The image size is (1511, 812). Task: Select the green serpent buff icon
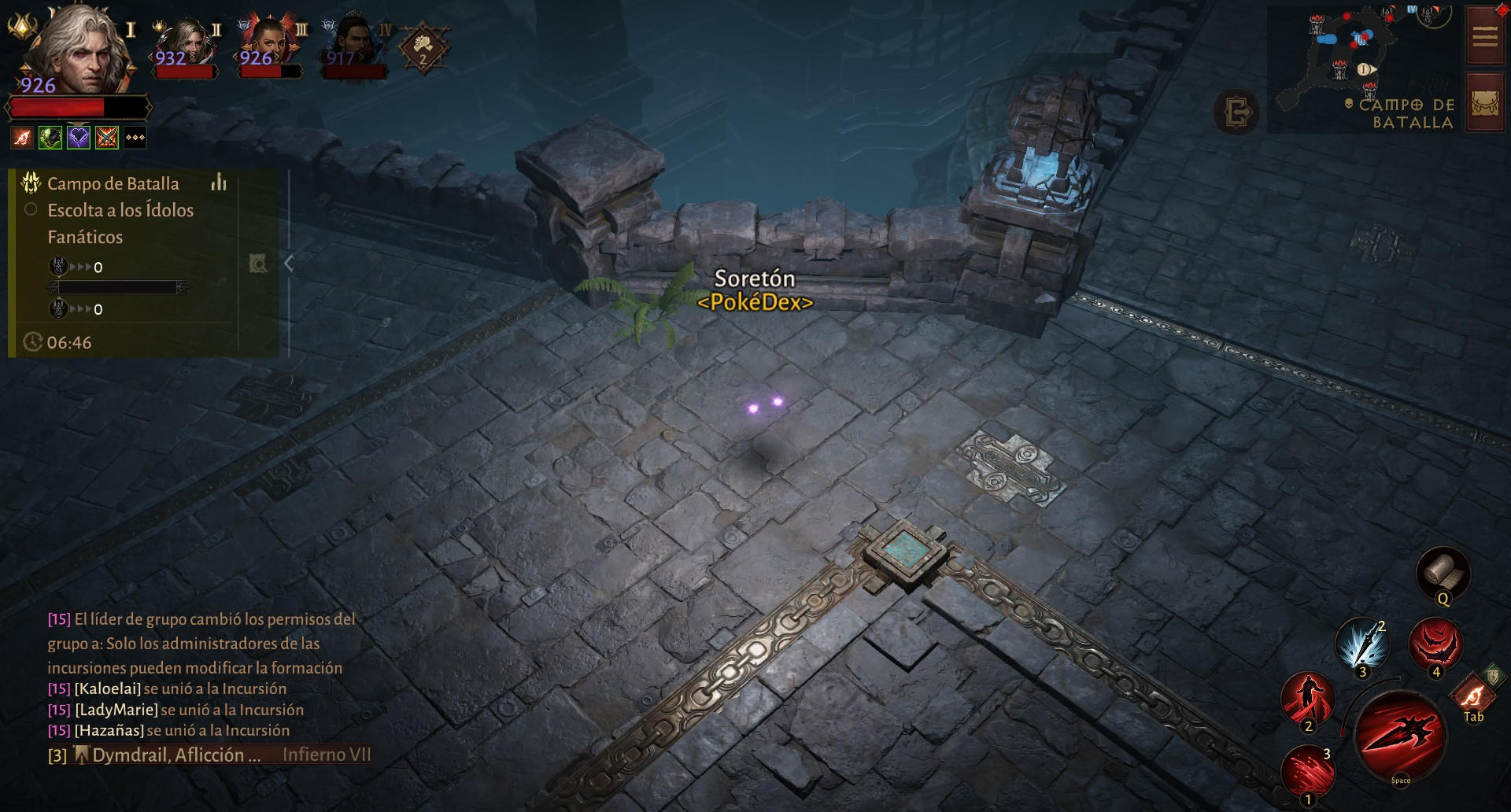click(50, 136)
